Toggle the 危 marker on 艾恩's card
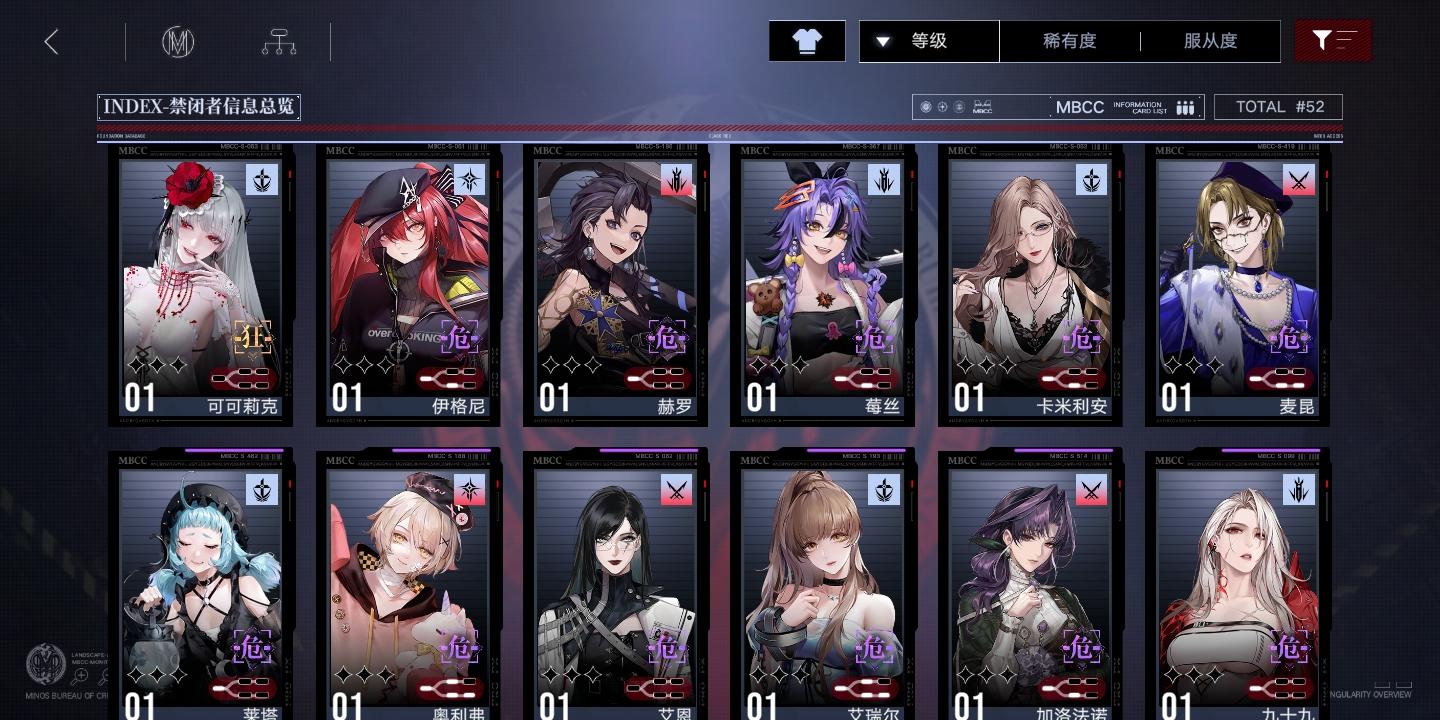Viewport: 1440px width, 720px height. [667, 647]
